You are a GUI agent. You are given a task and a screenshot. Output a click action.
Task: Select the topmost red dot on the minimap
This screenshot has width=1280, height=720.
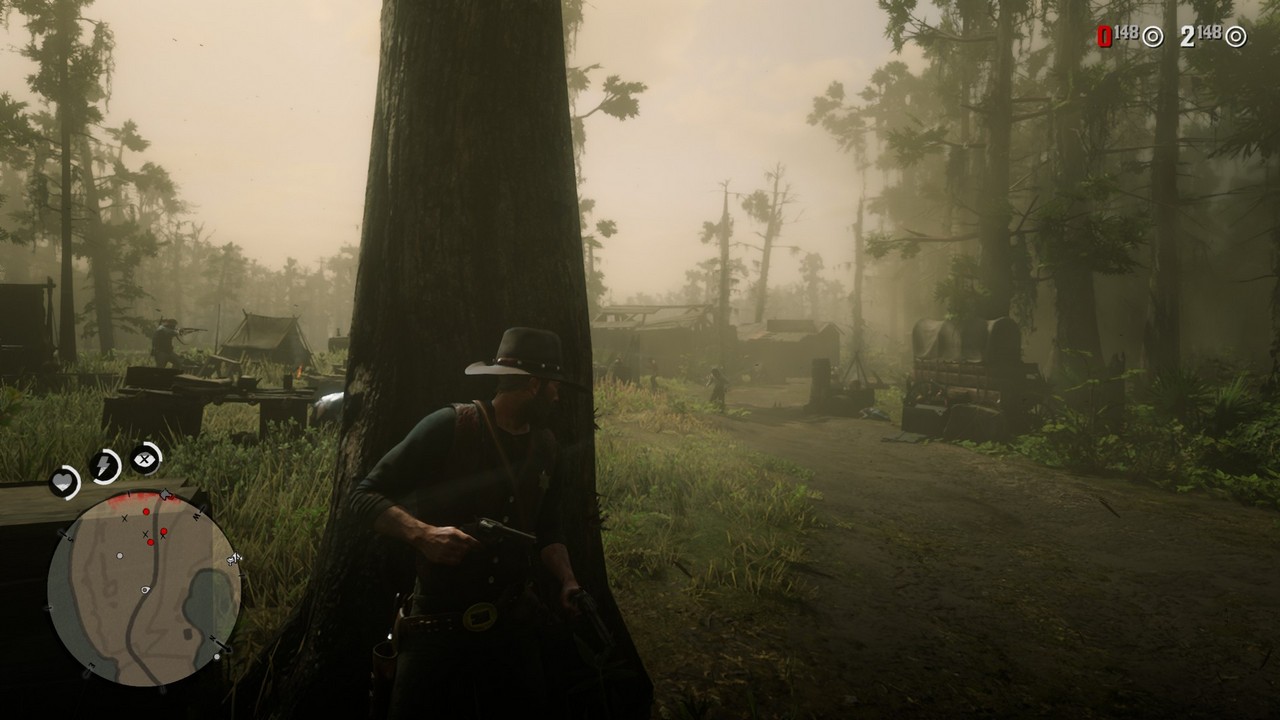147,511
